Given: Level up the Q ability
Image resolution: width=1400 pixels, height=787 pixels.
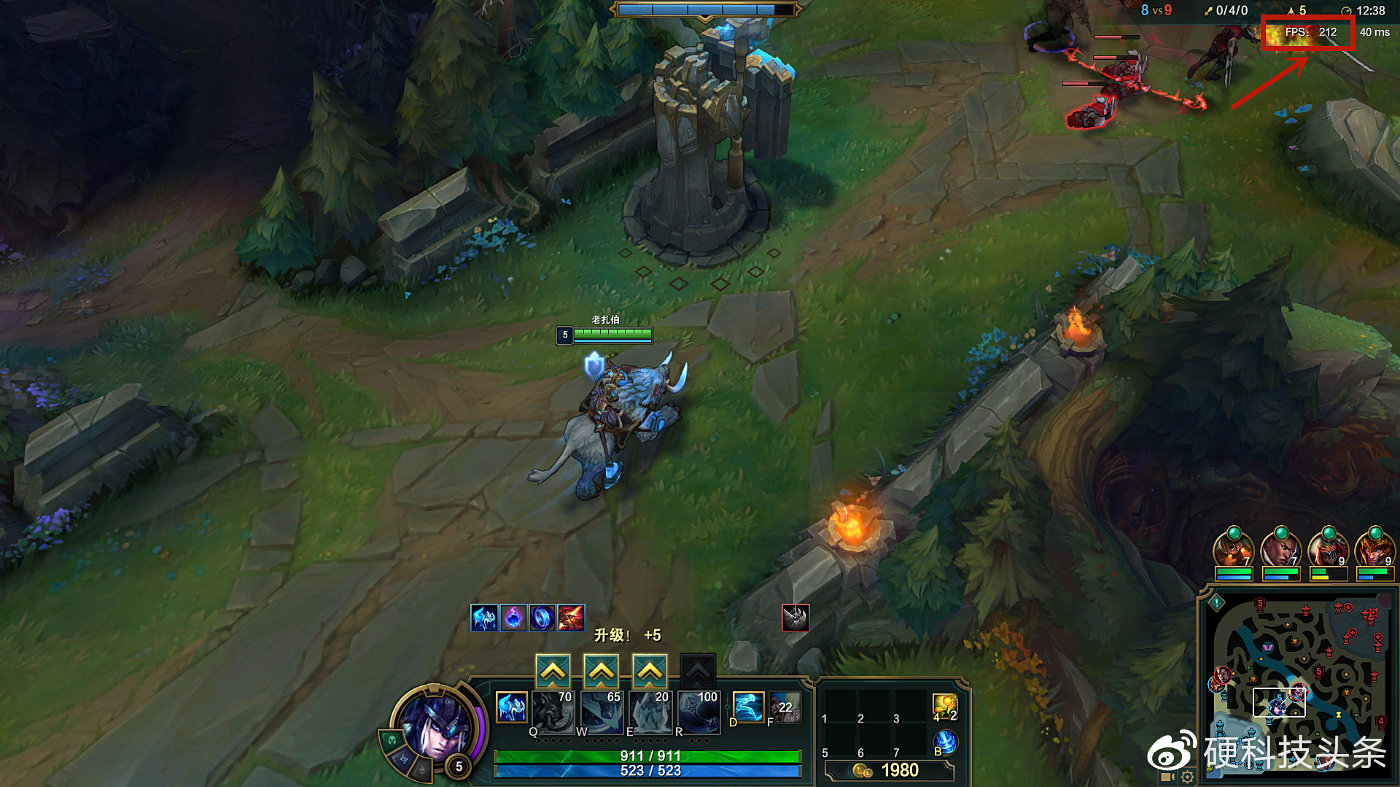Looking at the screenshot, I should 553,671.
